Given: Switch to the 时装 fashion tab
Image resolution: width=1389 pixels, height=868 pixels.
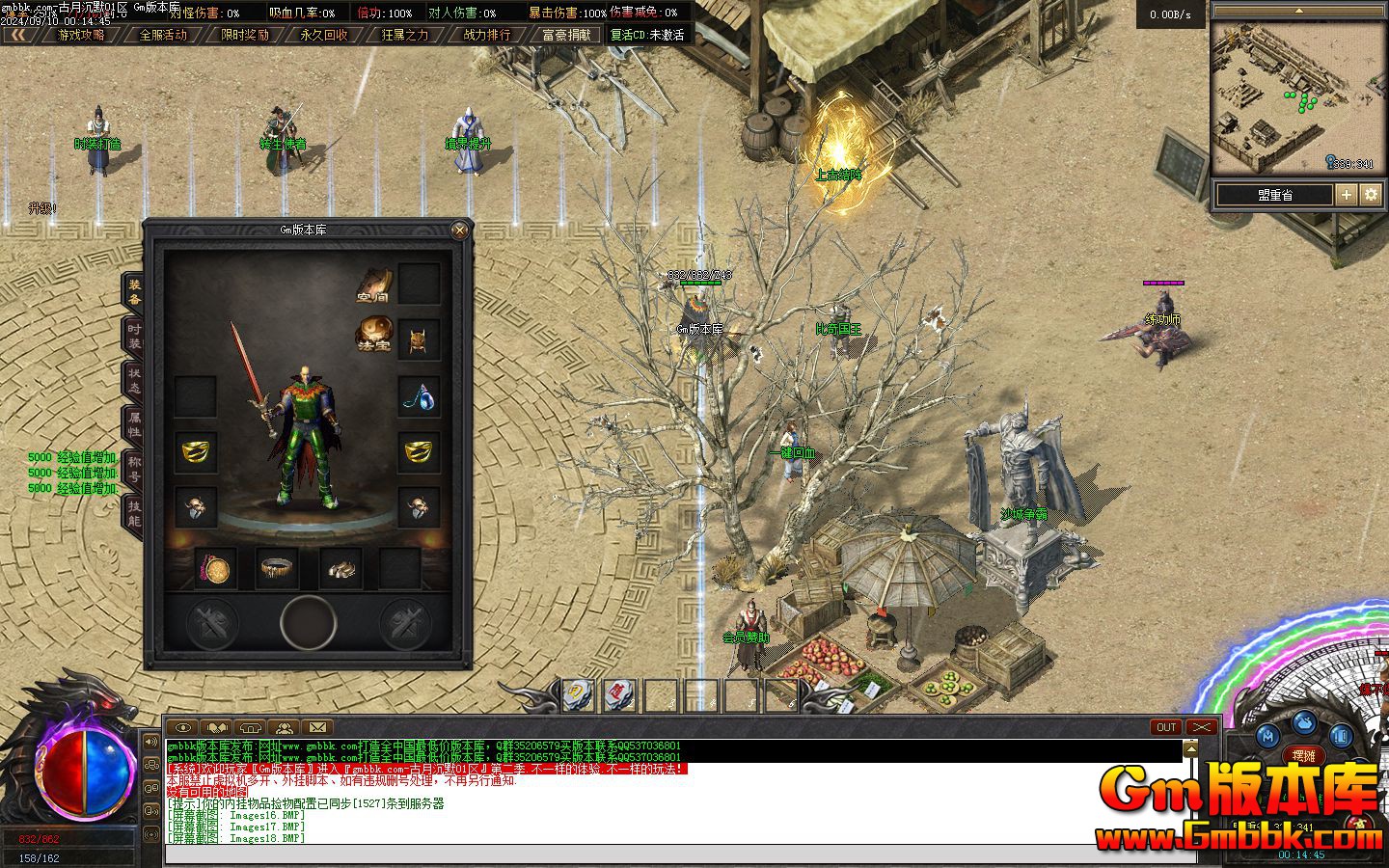Looking at the screenshot, I should (x=134, y=337).
